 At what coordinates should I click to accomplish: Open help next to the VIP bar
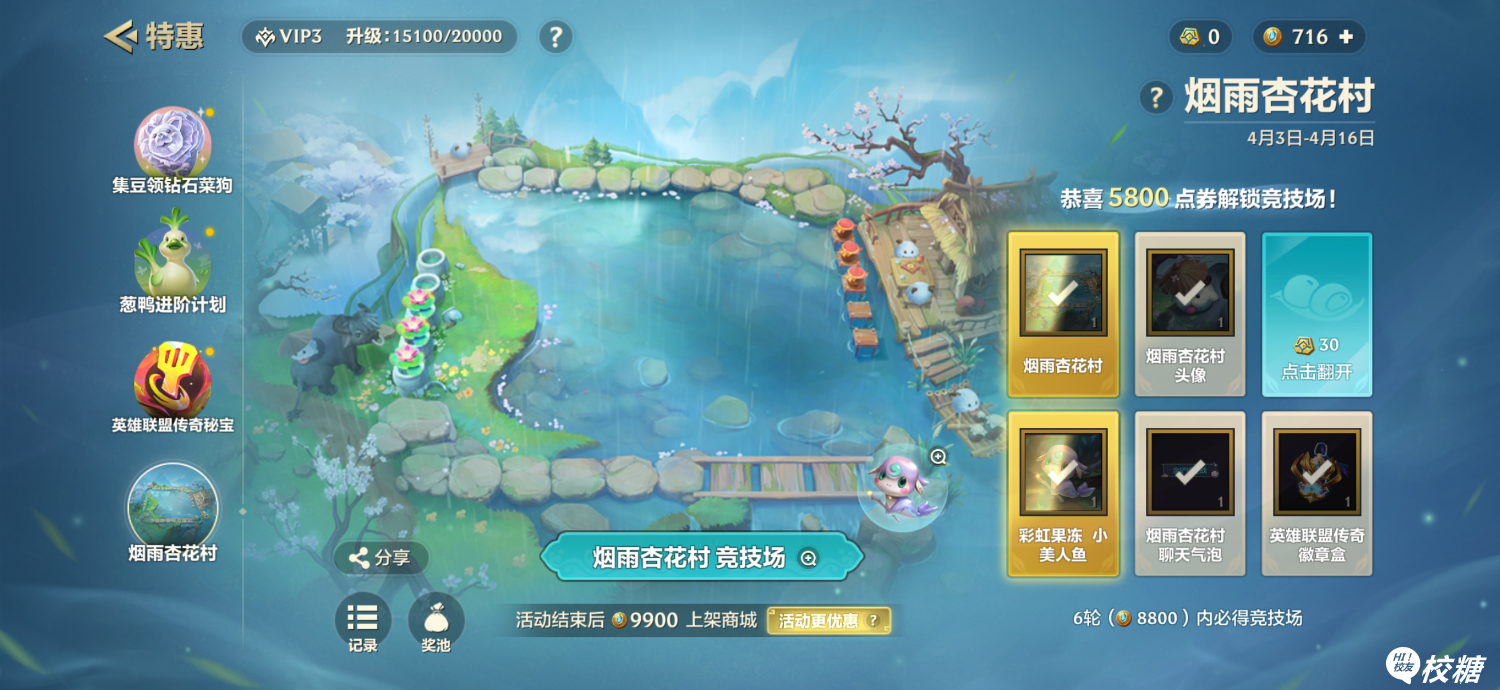[x=555, y=38]
